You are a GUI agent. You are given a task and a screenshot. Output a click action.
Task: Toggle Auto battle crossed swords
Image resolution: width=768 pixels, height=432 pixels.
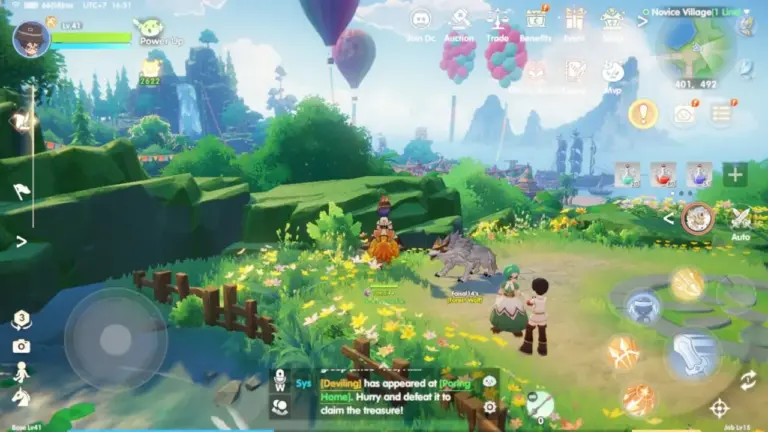pos(741,219)
